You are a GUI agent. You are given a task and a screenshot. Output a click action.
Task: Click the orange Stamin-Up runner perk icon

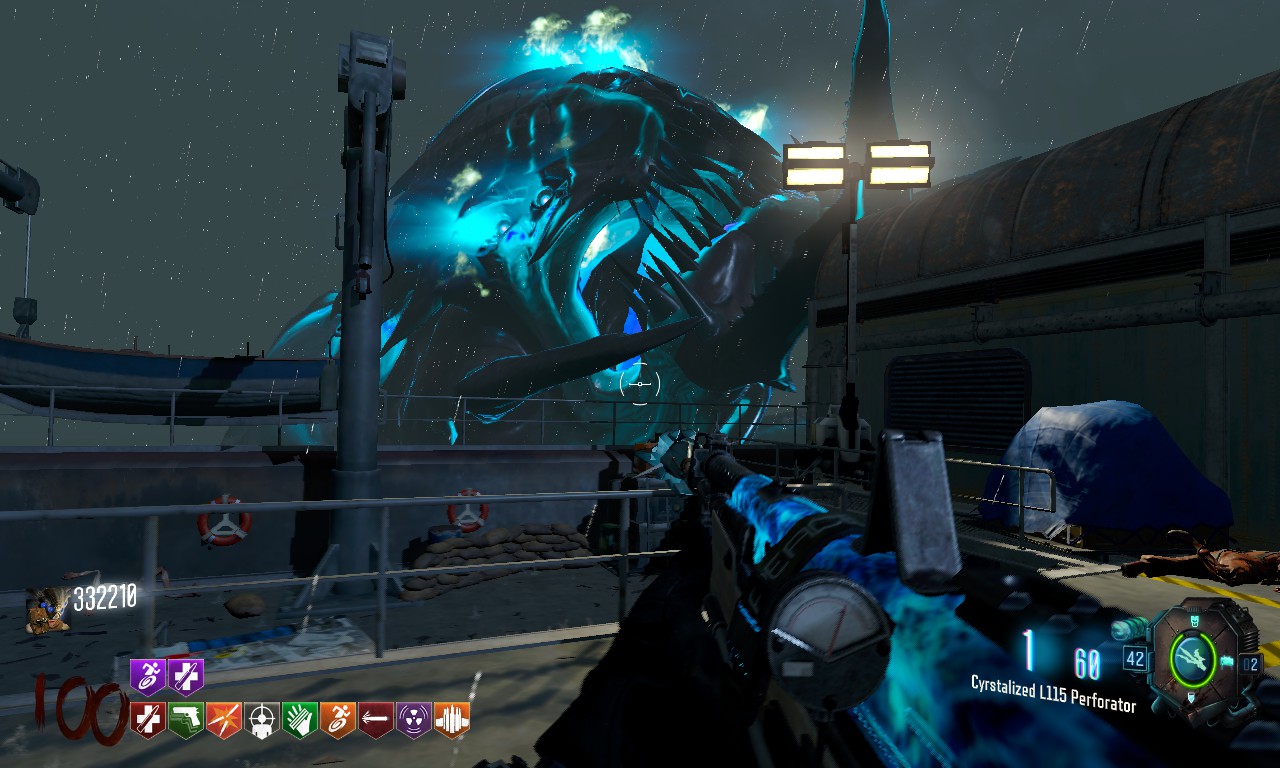(x=337, y=717)
